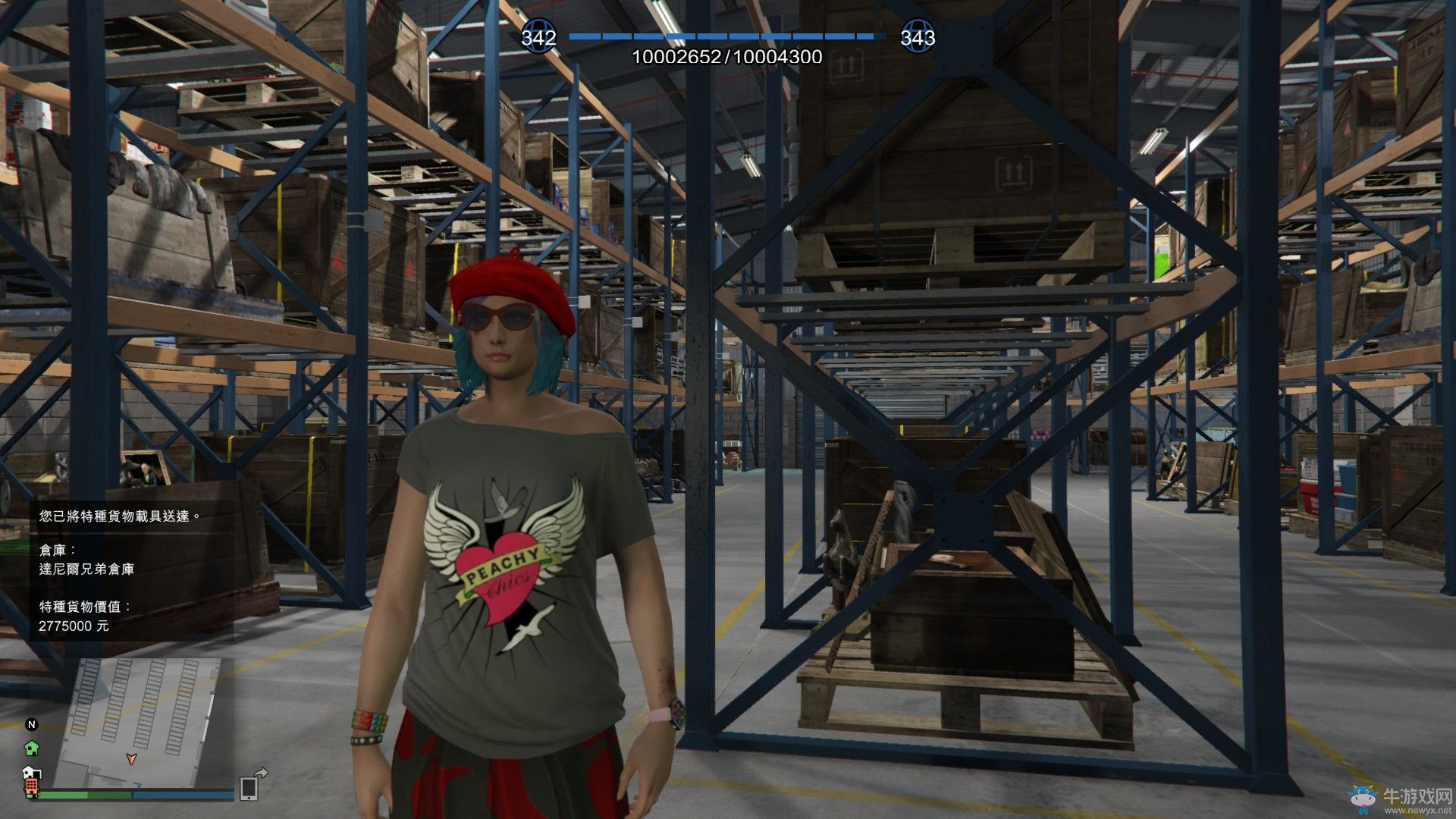
Task: Select the orange office building blip
Action: [x=32, y=786]
